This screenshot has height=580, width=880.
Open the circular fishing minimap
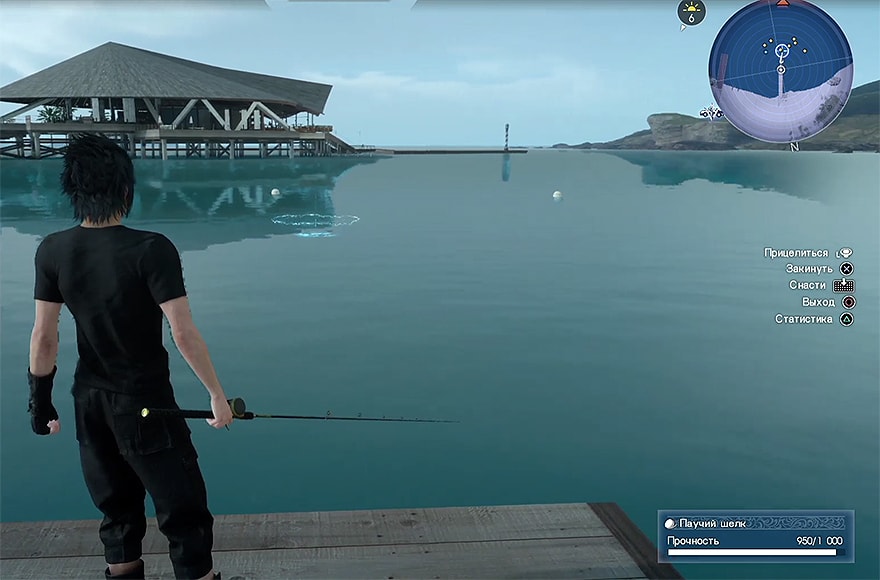(x=781, y=70)
